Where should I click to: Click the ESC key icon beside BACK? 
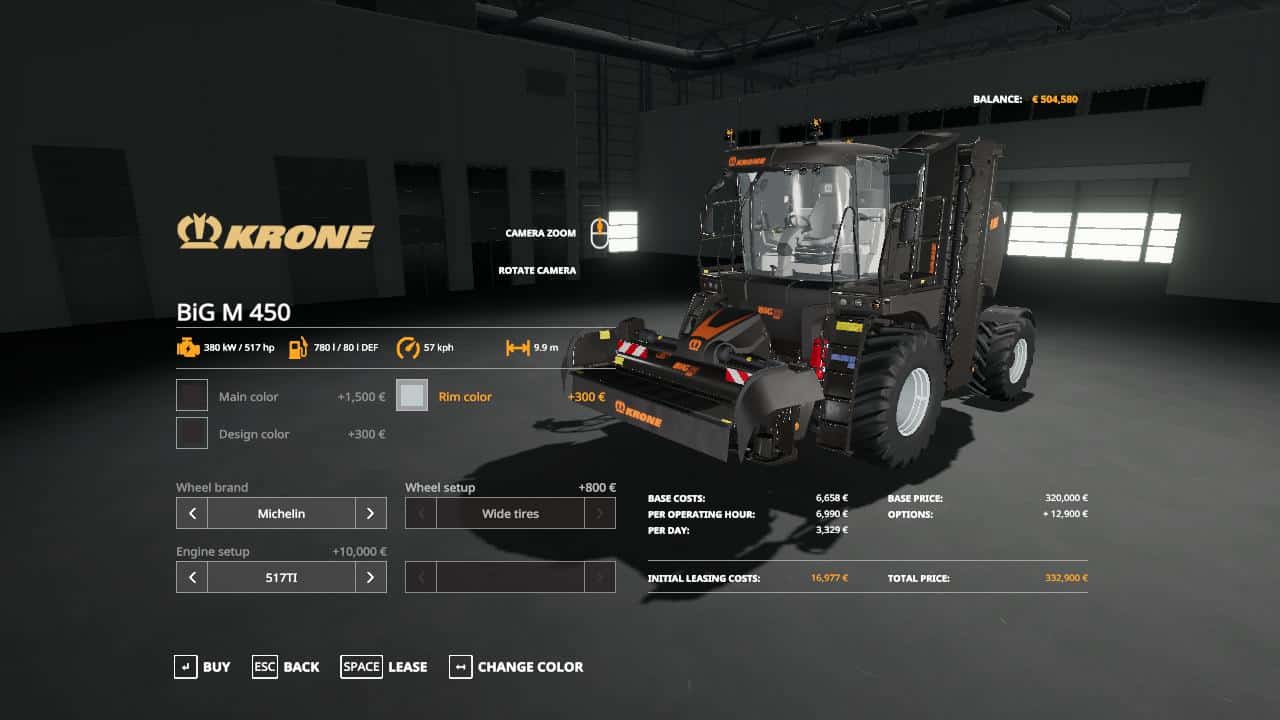pyautogui.click(x=264, y=667)
